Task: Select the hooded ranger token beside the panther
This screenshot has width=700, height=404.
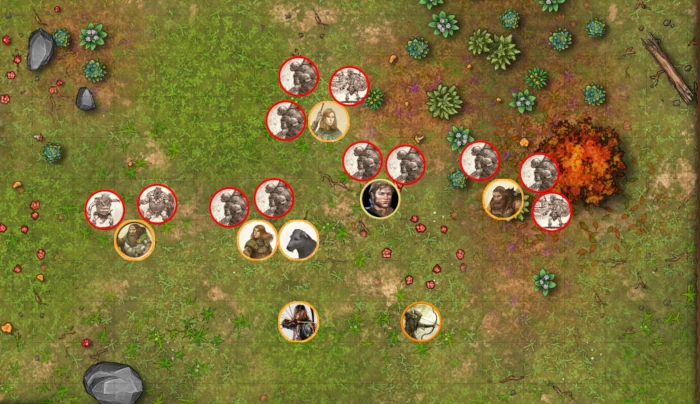Action: pos(258,241)
